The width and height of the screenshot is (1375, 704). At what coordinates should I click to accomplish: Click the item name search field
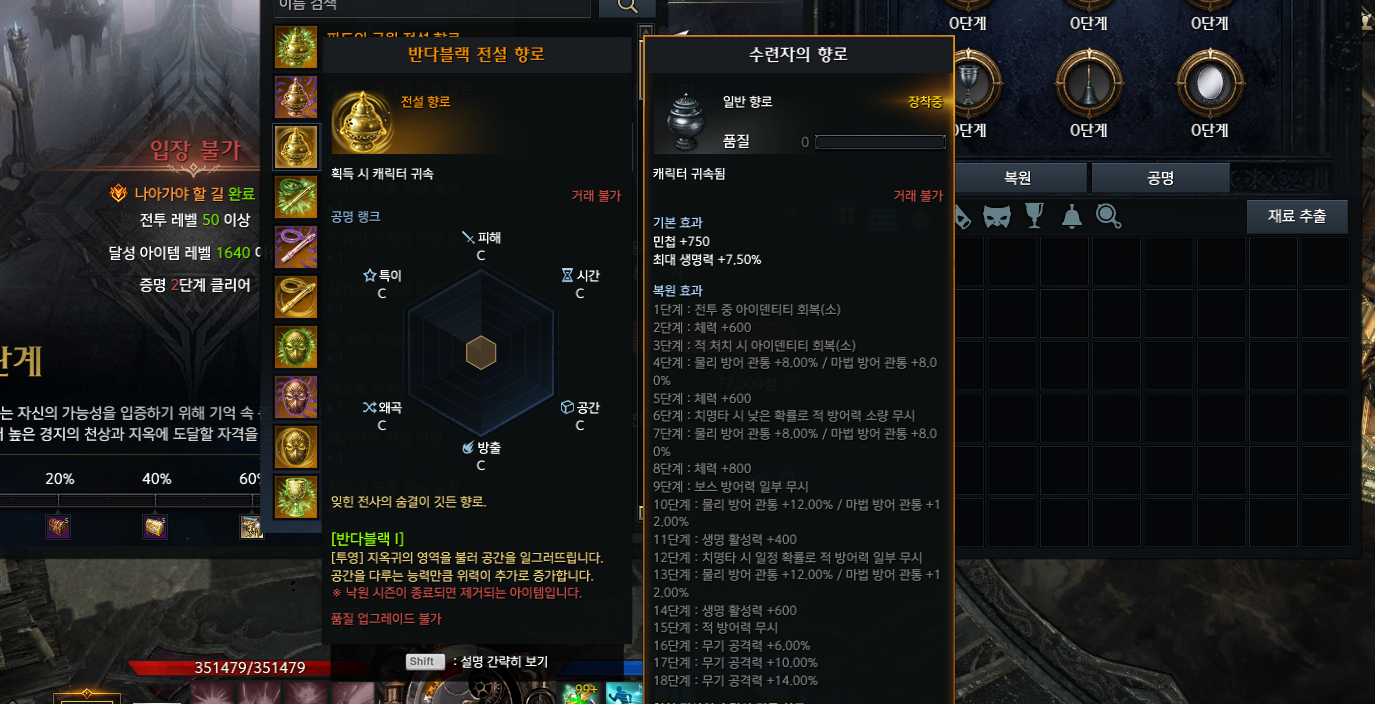(x=430, y=6)
